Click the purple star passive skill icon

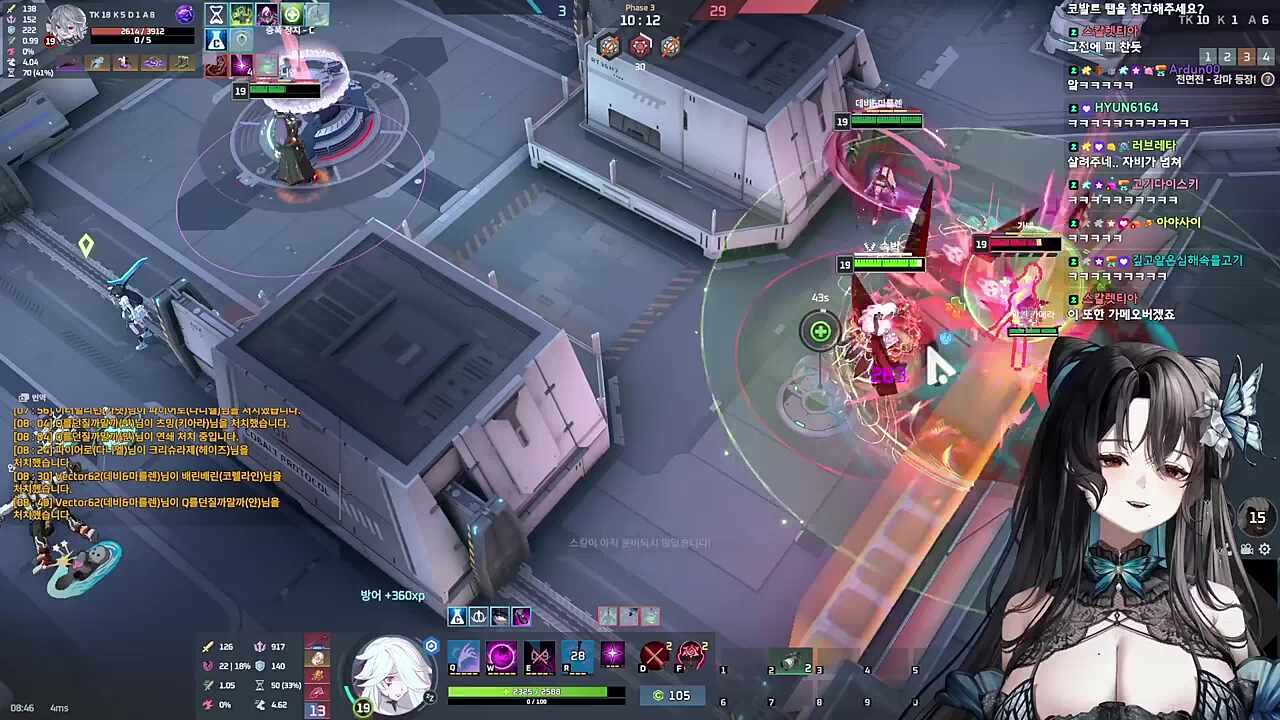613,655
